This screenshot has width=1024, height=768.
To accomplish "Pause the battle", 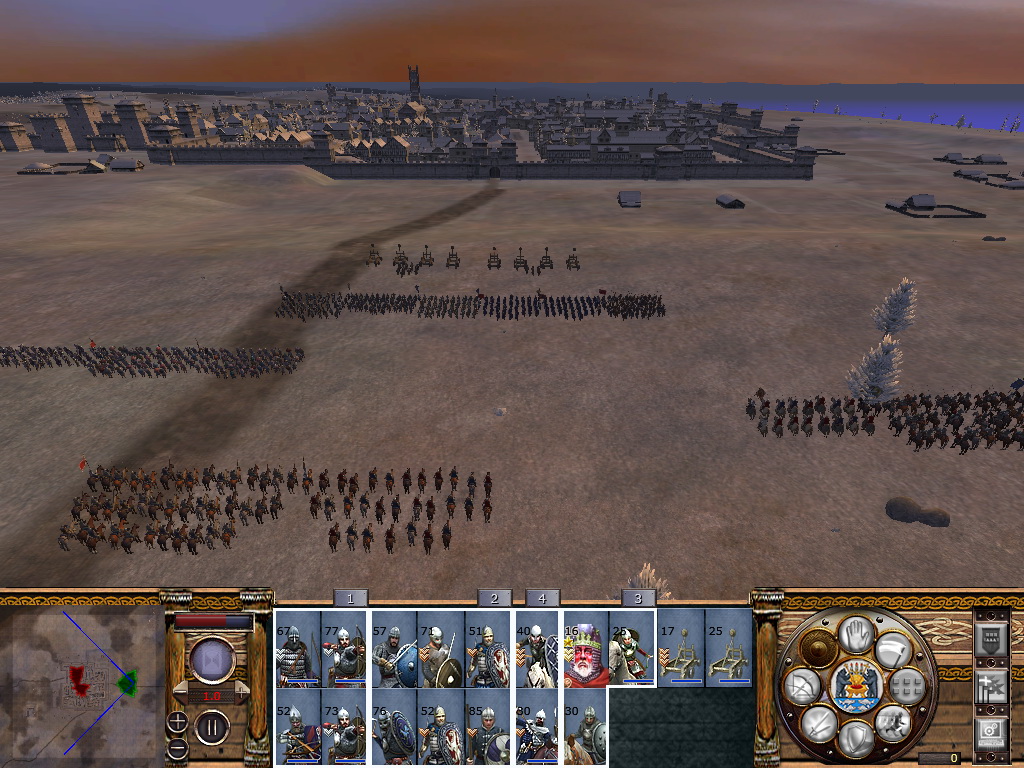I will [x=213, y=727].
